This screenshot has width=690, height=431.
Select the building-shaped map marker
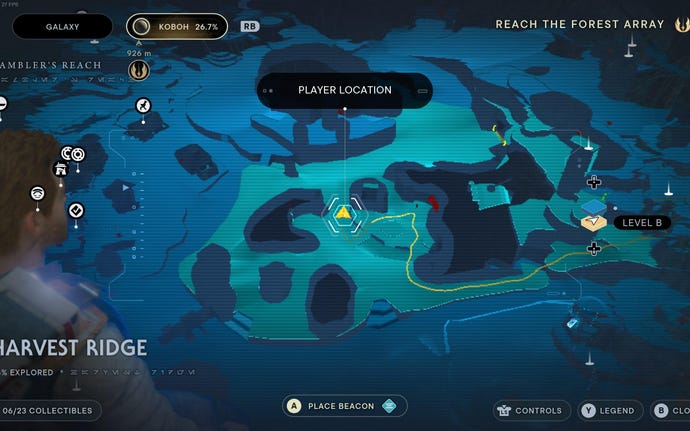click(x=60, y=169)
